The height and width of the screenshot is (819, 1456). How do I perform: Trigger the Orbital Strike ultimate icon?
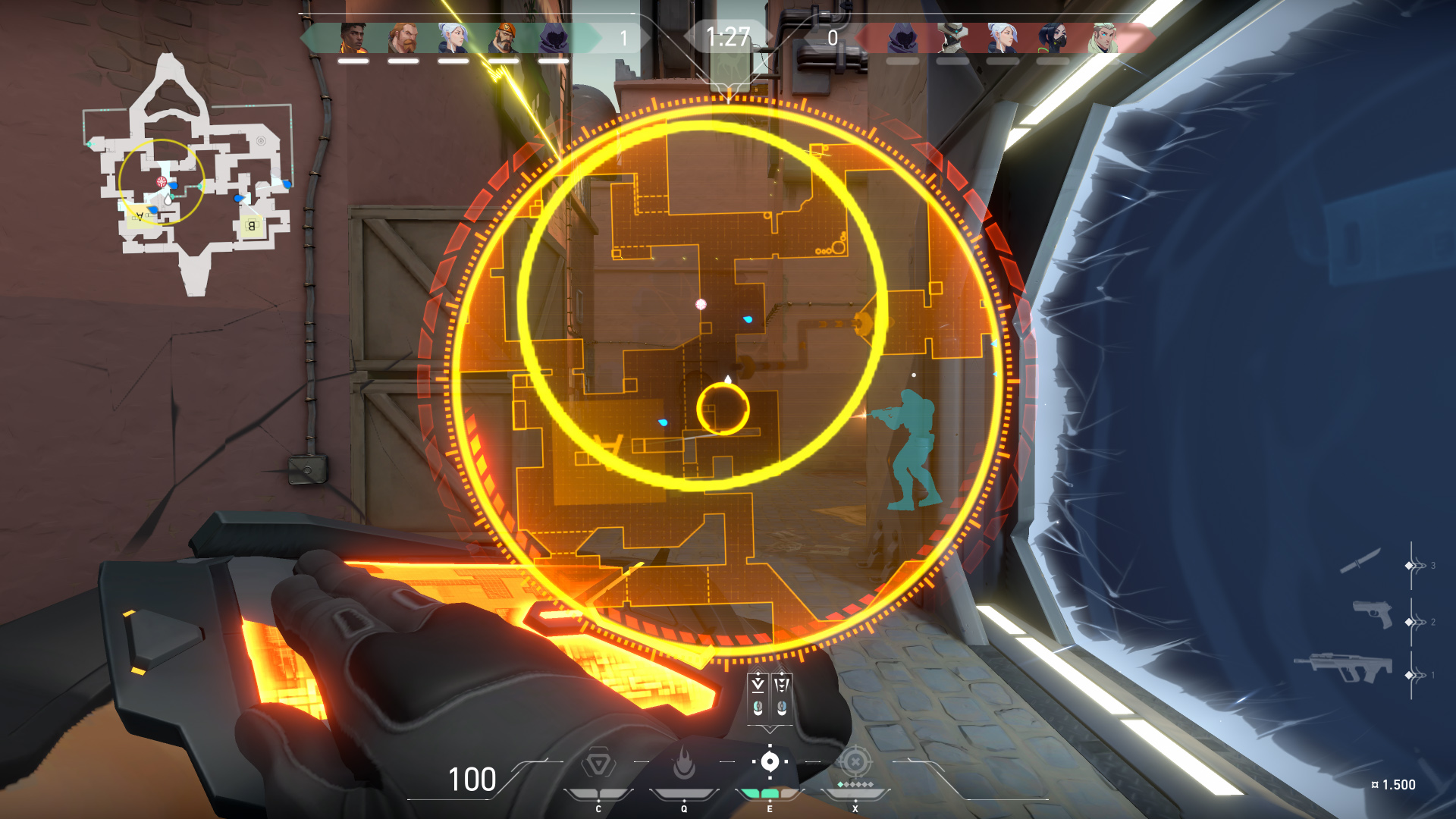pyautogui.click(x=855, y=761)
